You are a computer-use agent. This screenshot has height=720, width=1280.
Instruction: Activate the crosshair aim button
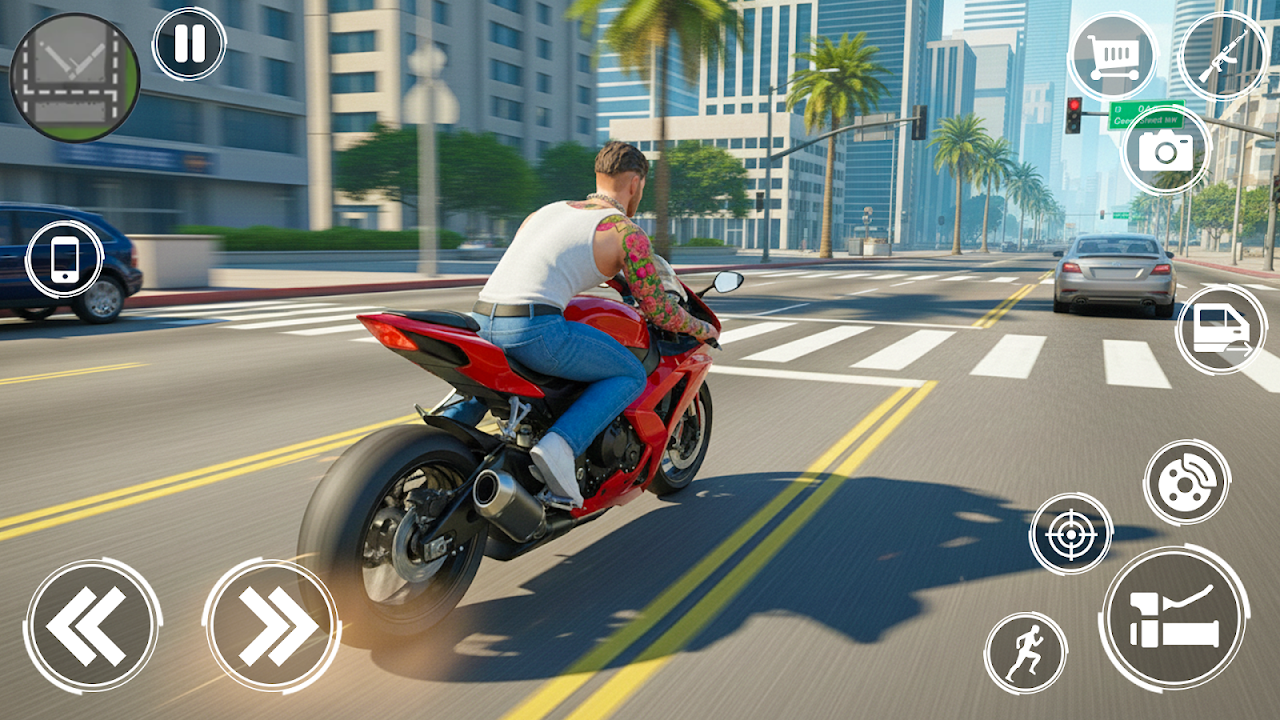pyautogui.click(x=1071, y=533)
